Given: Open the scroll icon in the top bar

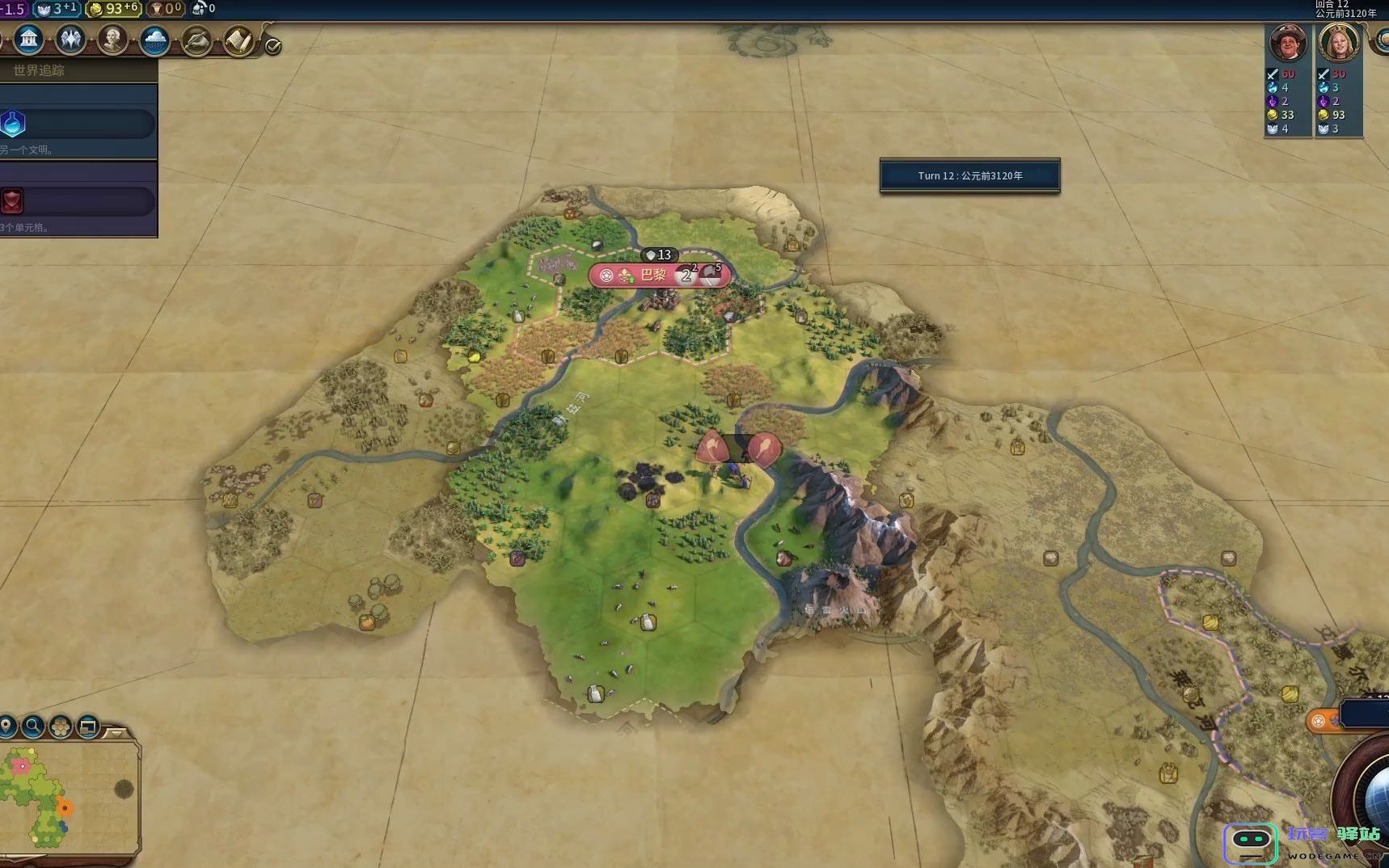Looking at the screenshot, I should [239, 40].
